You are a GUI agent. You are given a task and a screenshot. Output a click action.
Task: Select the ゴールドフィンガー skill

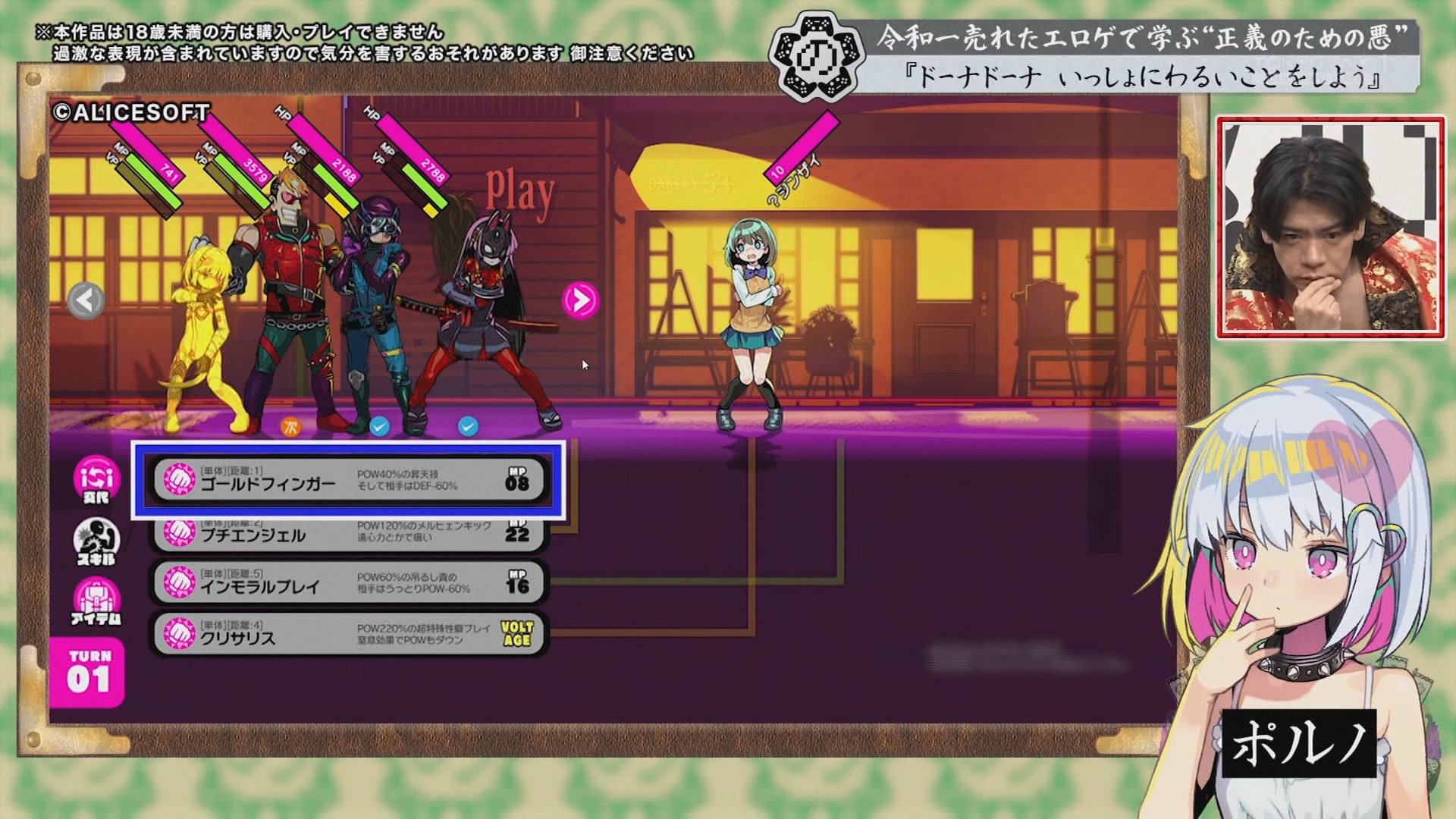(348, 480)
